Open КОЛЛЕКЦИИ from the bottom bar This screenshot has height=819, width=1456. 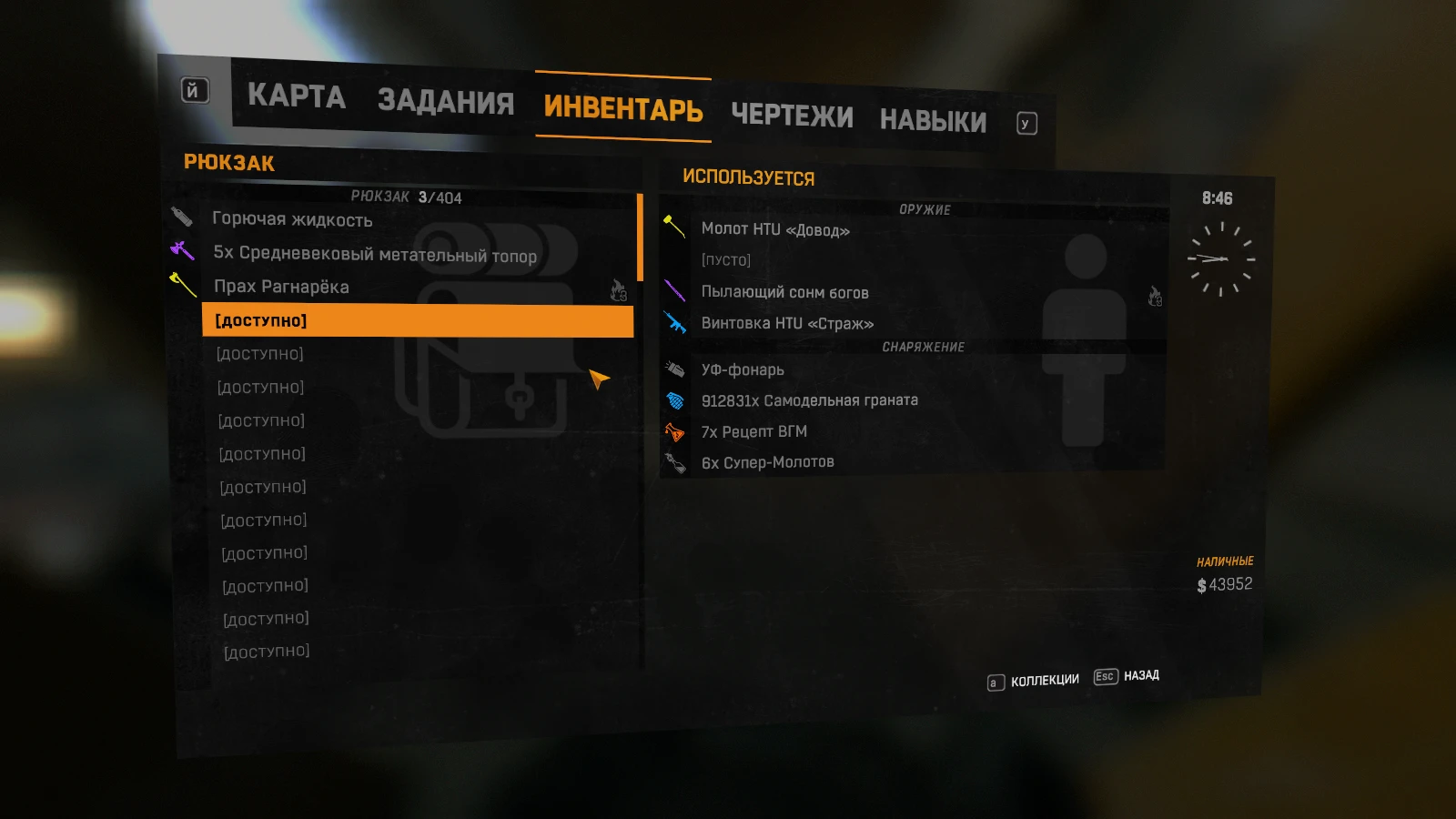[x=1043, y=678]
